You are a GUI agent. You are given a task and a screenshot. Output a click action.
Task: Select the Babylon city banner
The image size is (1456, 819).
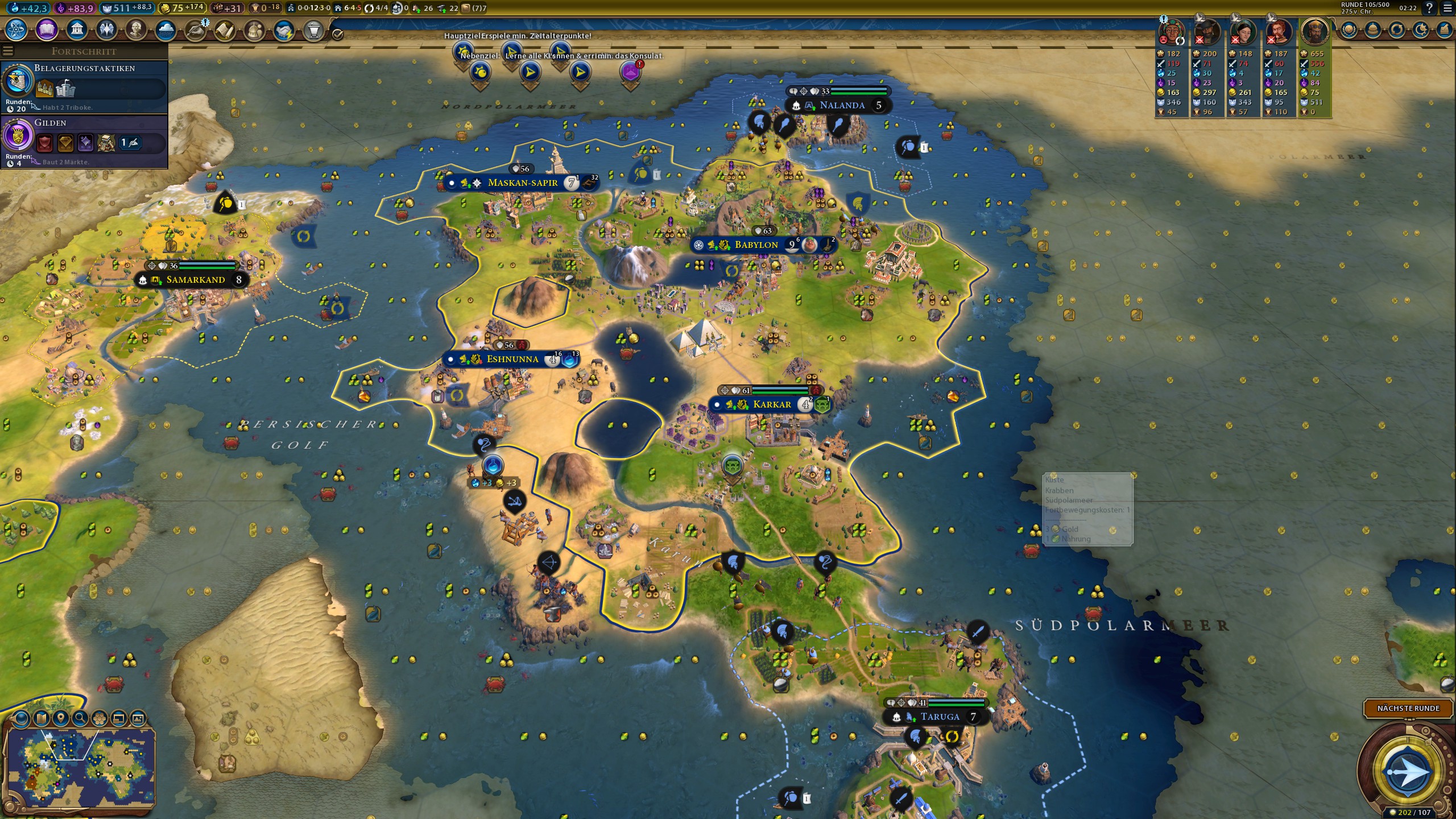click(755, 245)
